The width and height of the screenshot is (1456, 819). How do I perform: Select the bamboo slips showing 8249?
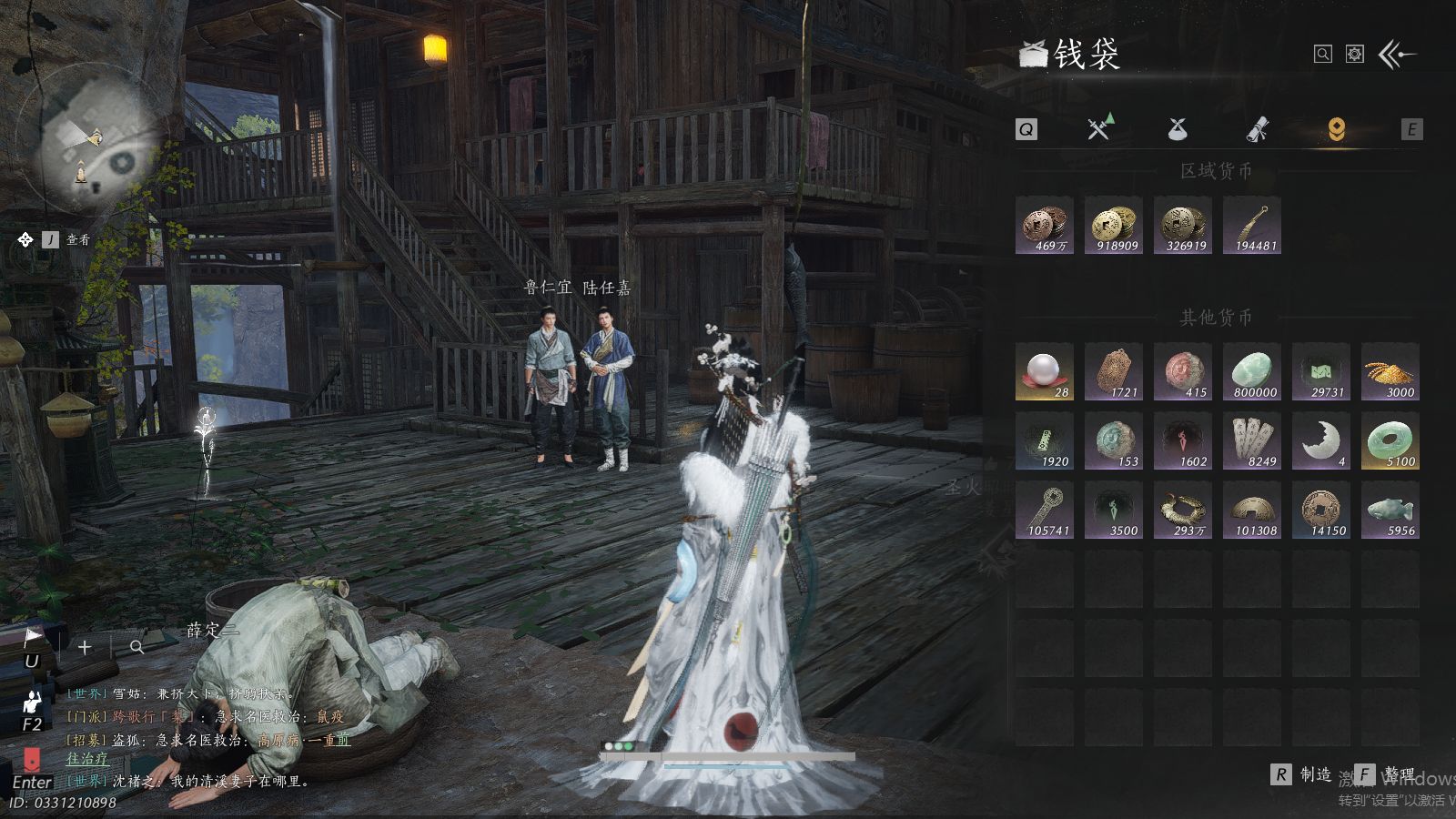tap(1252, 440)
